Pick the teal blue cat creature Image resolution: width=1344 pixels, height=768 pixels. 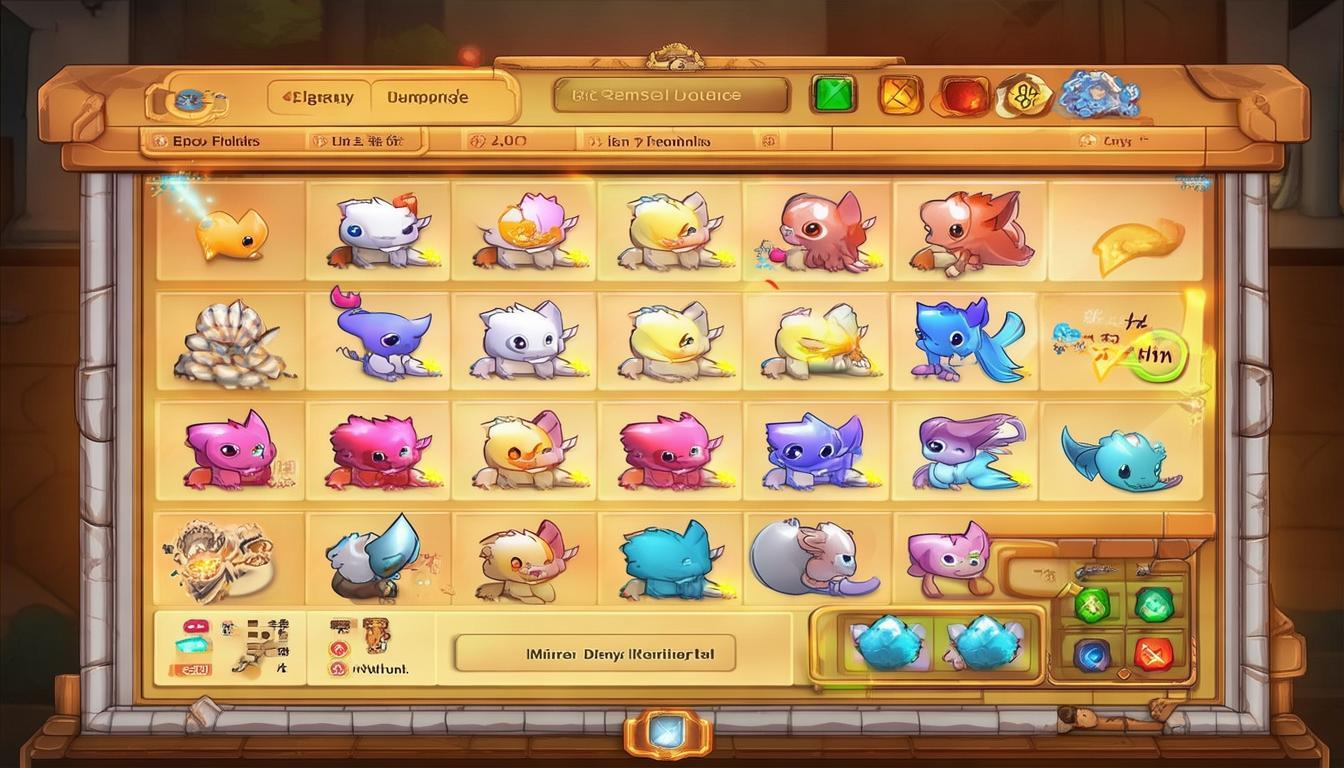click(x=667, y=560)
